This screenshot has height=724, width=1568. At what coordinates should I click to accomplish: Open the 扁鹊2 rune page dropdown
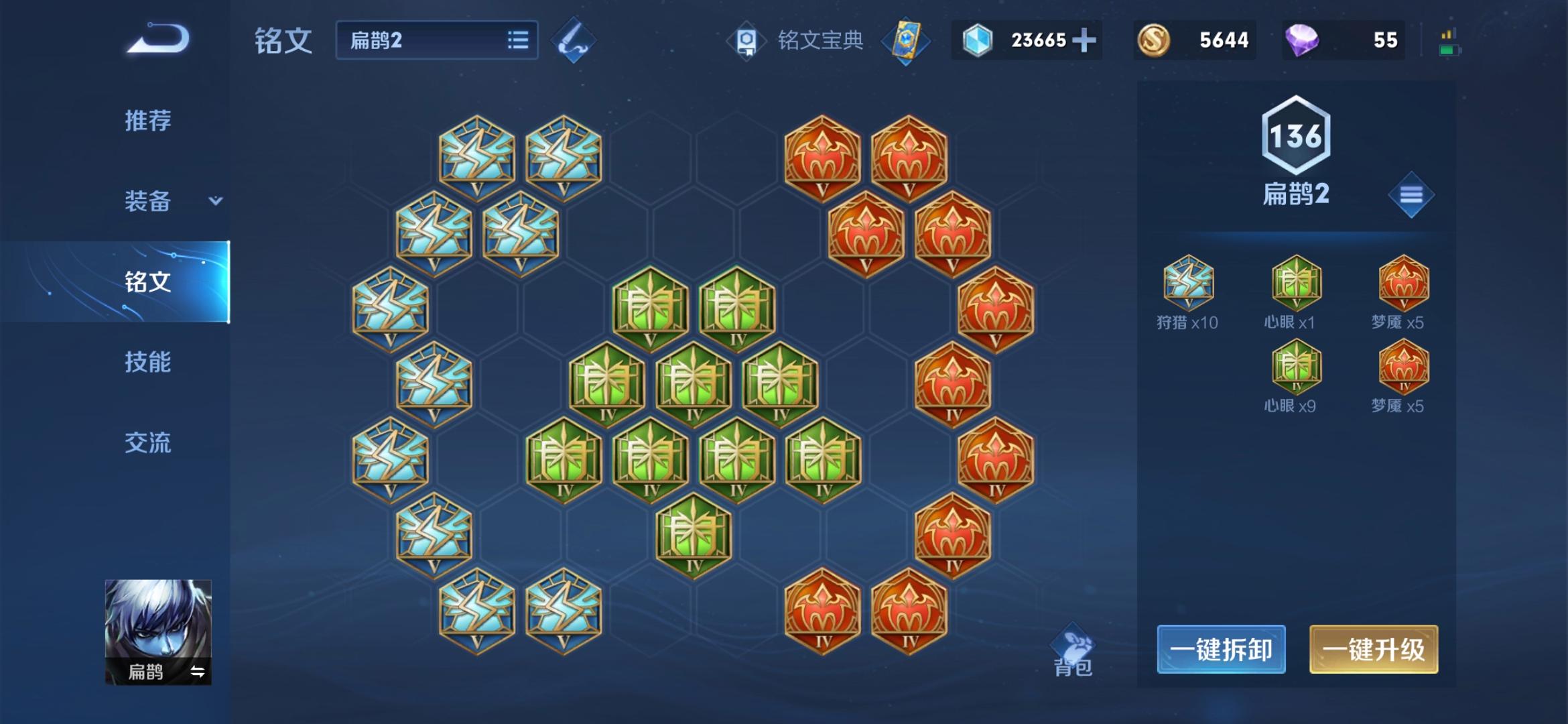pyautogui.click(x=437, y=40)
